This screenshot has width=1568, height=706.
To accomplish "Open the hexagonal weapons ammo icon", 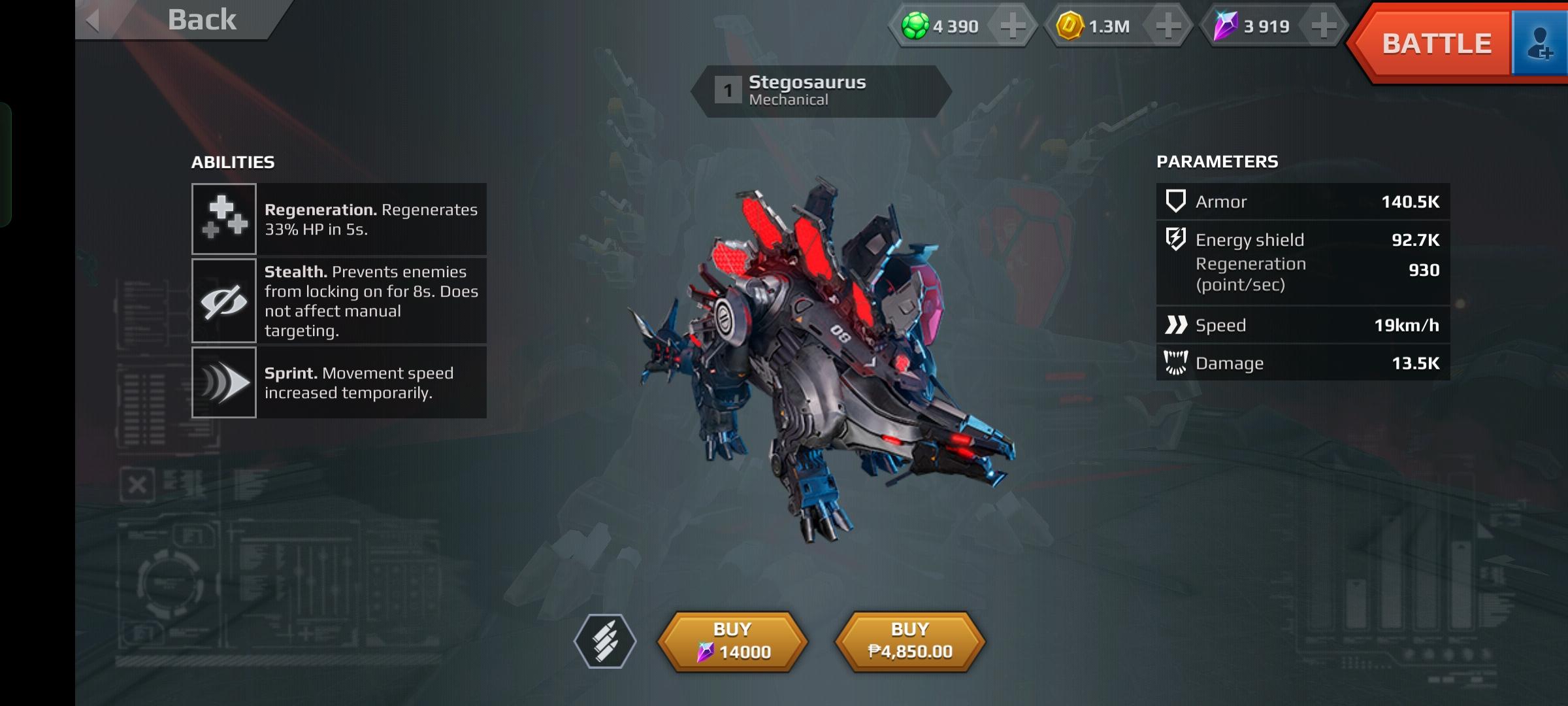I will pyautogui.click(x=605, y=641).
